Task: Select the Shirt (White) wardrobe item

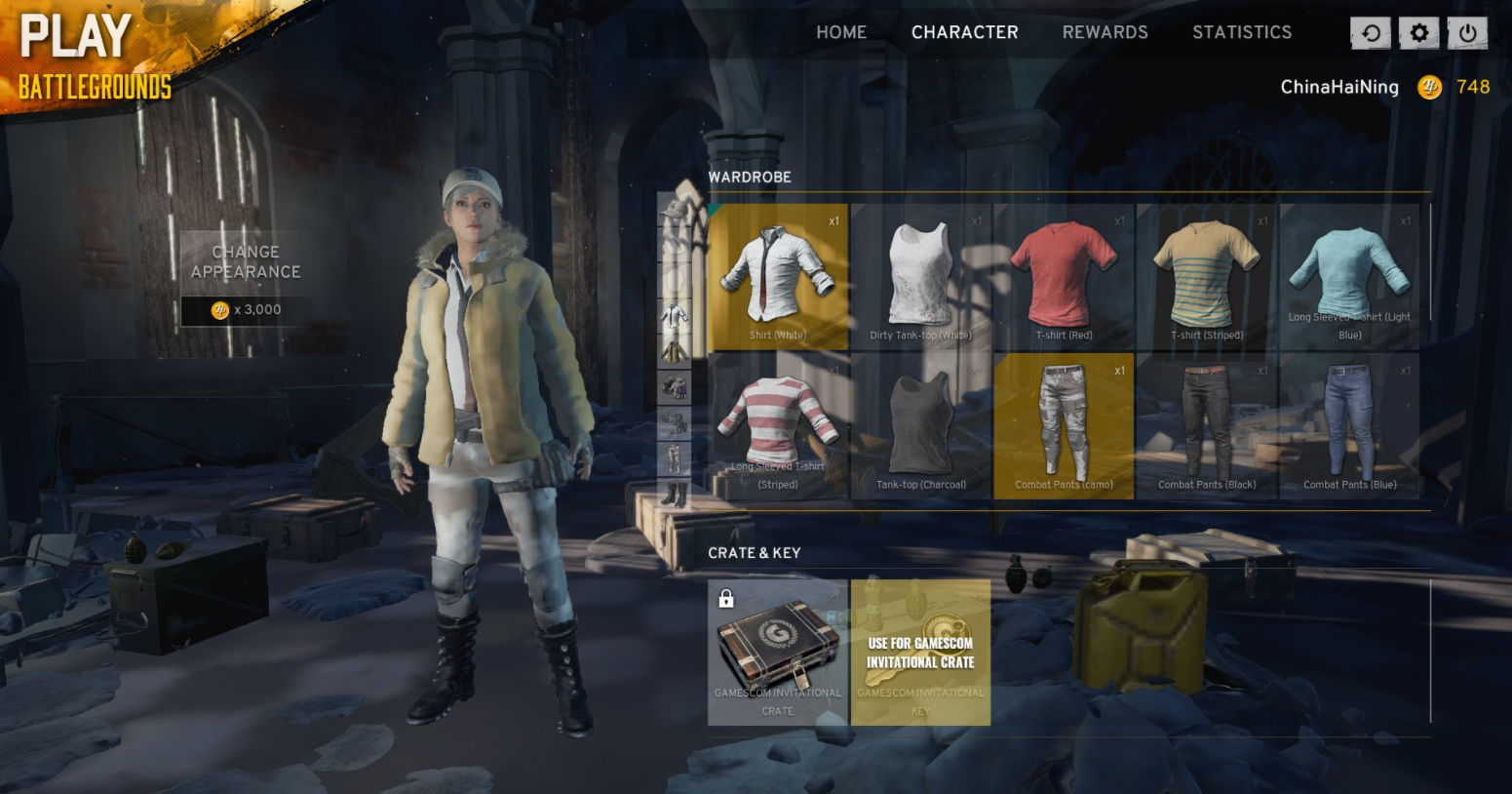Action: point(778,277)
